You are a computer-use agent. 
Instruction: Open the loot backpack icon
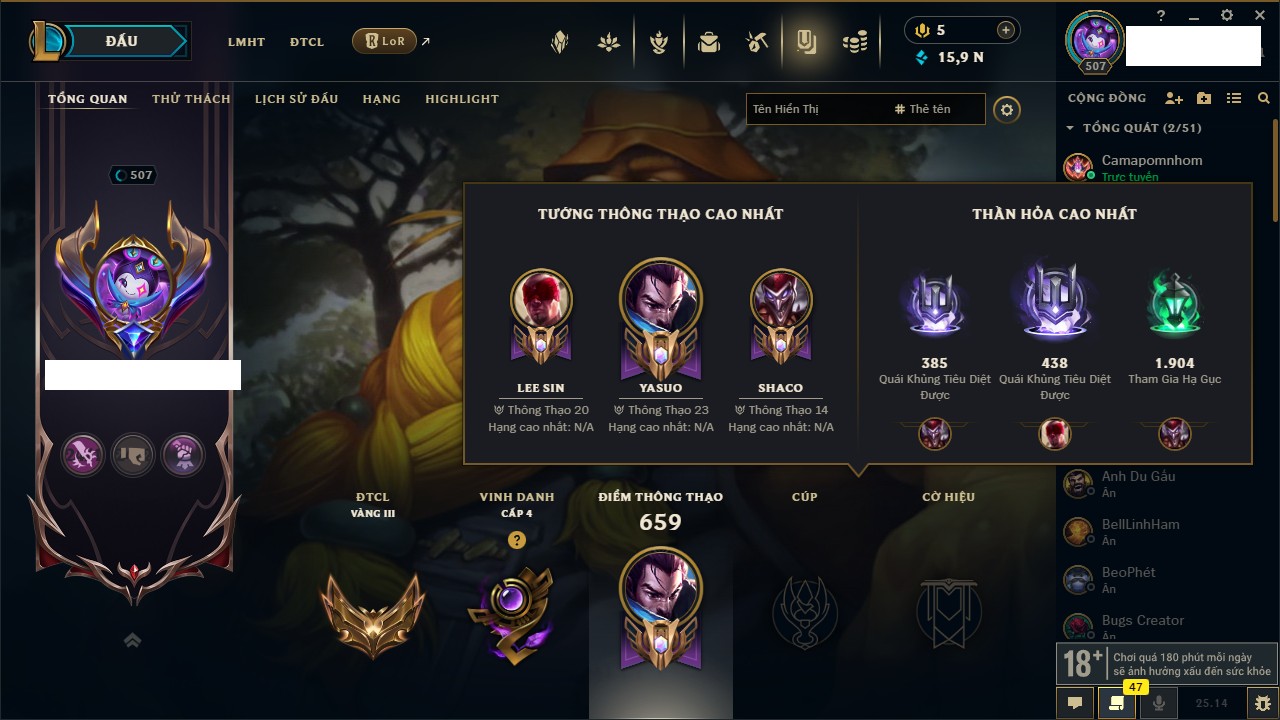[709, 42]
